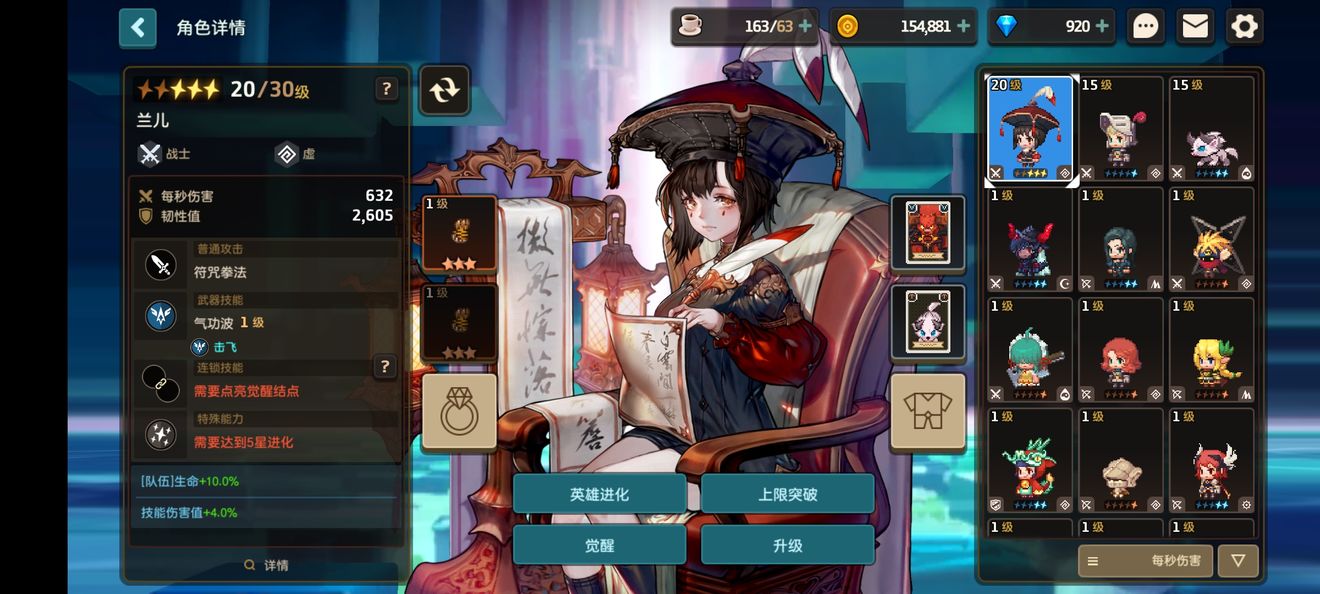1320x594 pixels.
Task: Add more gold coins with the plus
Action: (x=963, y=27)
